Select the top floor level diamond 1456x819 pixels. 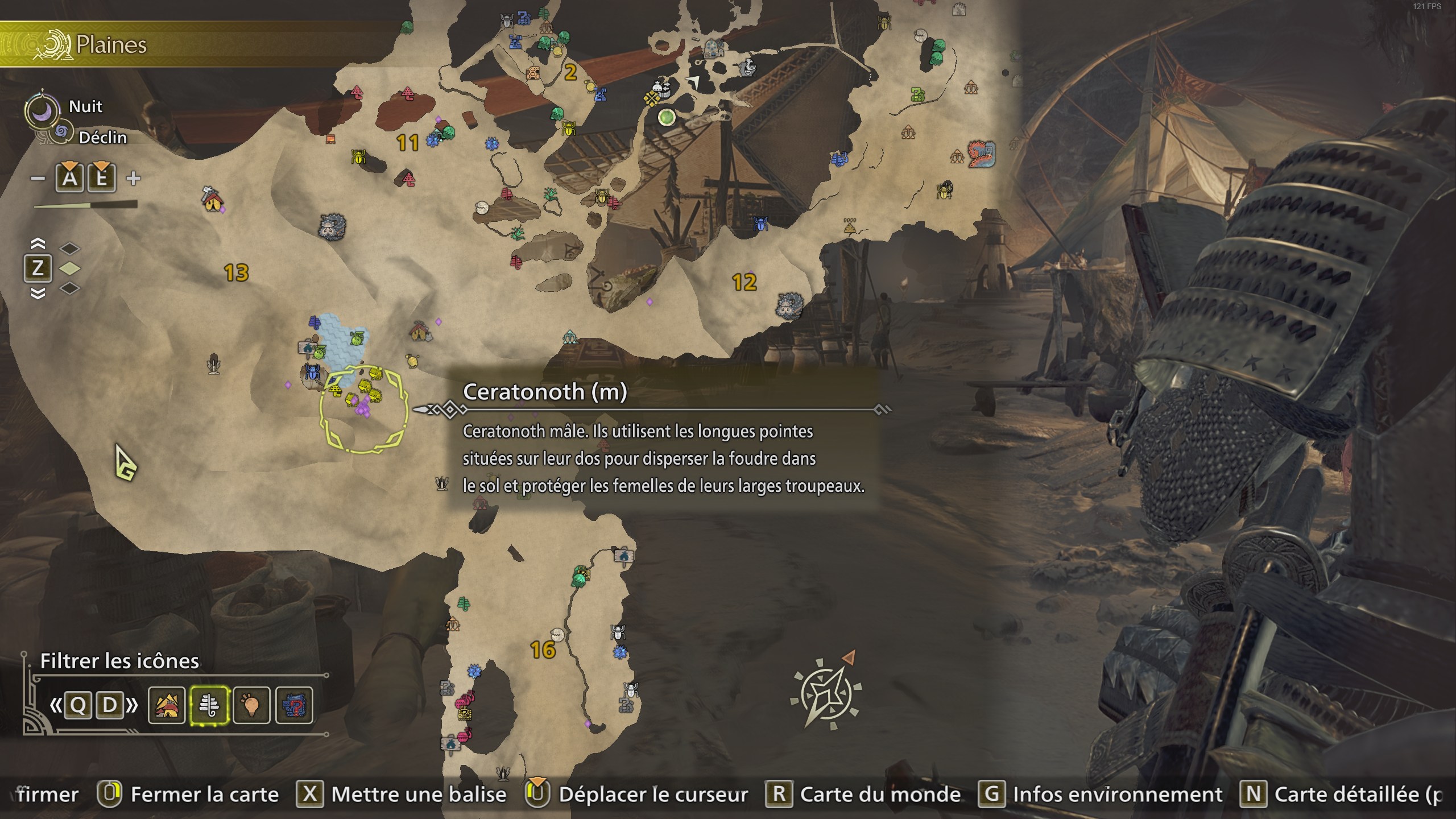tap(69, 249)
